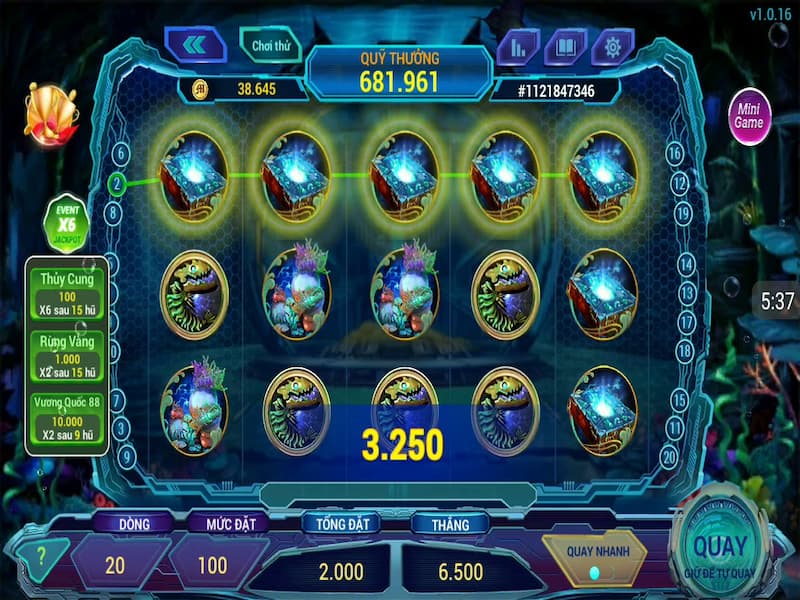800x600 pixels.
Task: Open the Mini Game bubble
Action: 748,116
